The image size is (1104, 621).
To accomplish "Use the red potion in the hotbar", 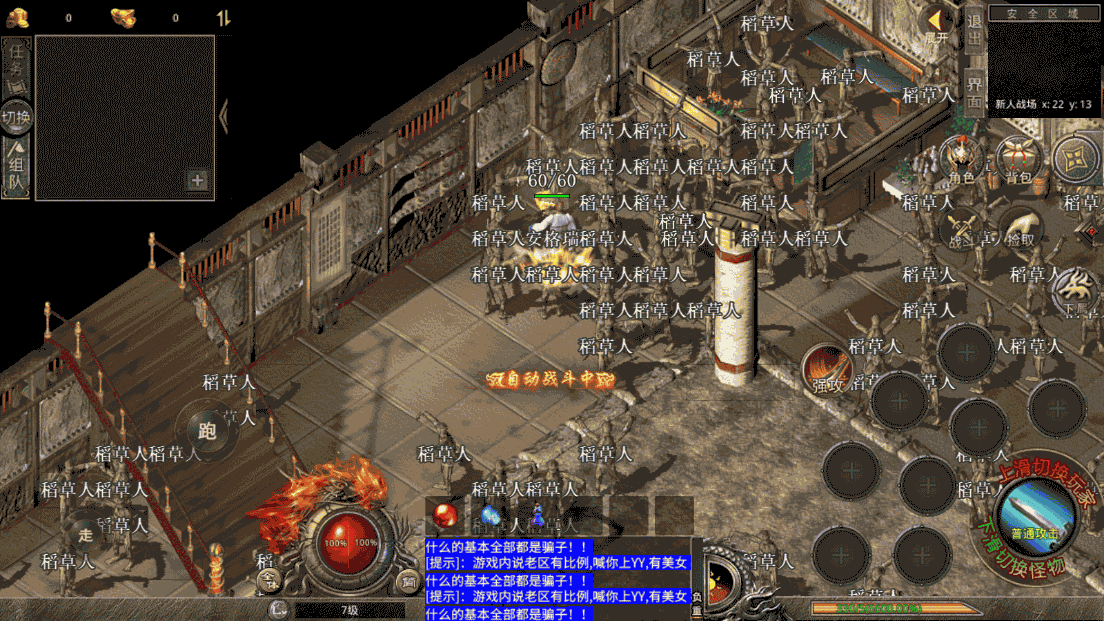I will tap(445, 515).
